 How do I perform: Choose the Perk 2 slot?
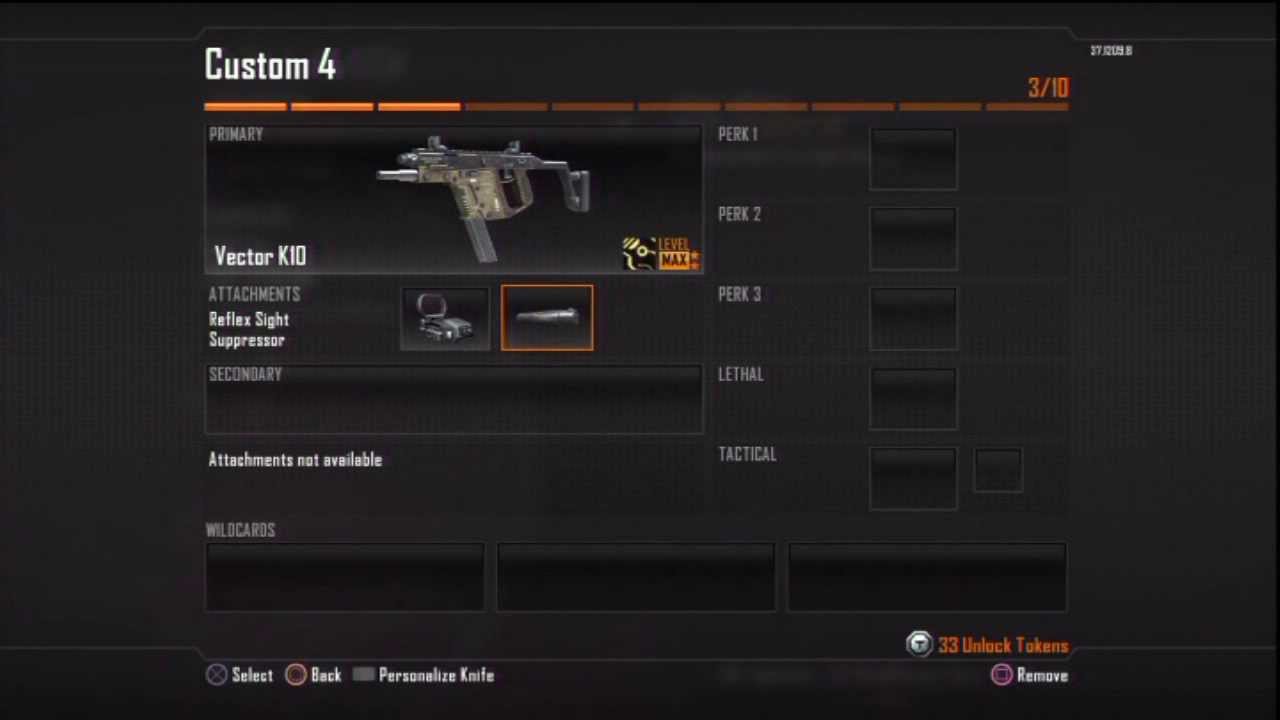coord(913,239)
